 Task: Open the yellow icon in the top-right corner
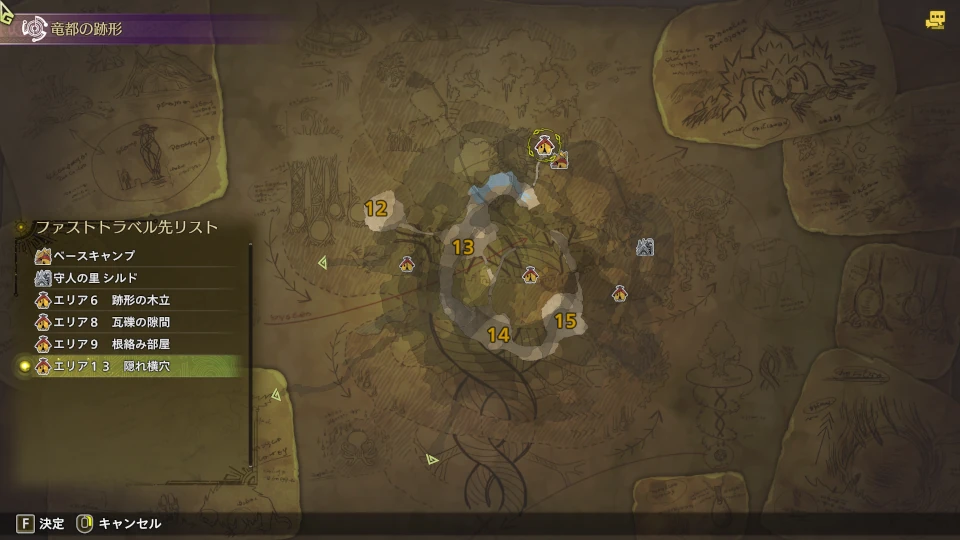pyautogui.click(x=936, y=19)
